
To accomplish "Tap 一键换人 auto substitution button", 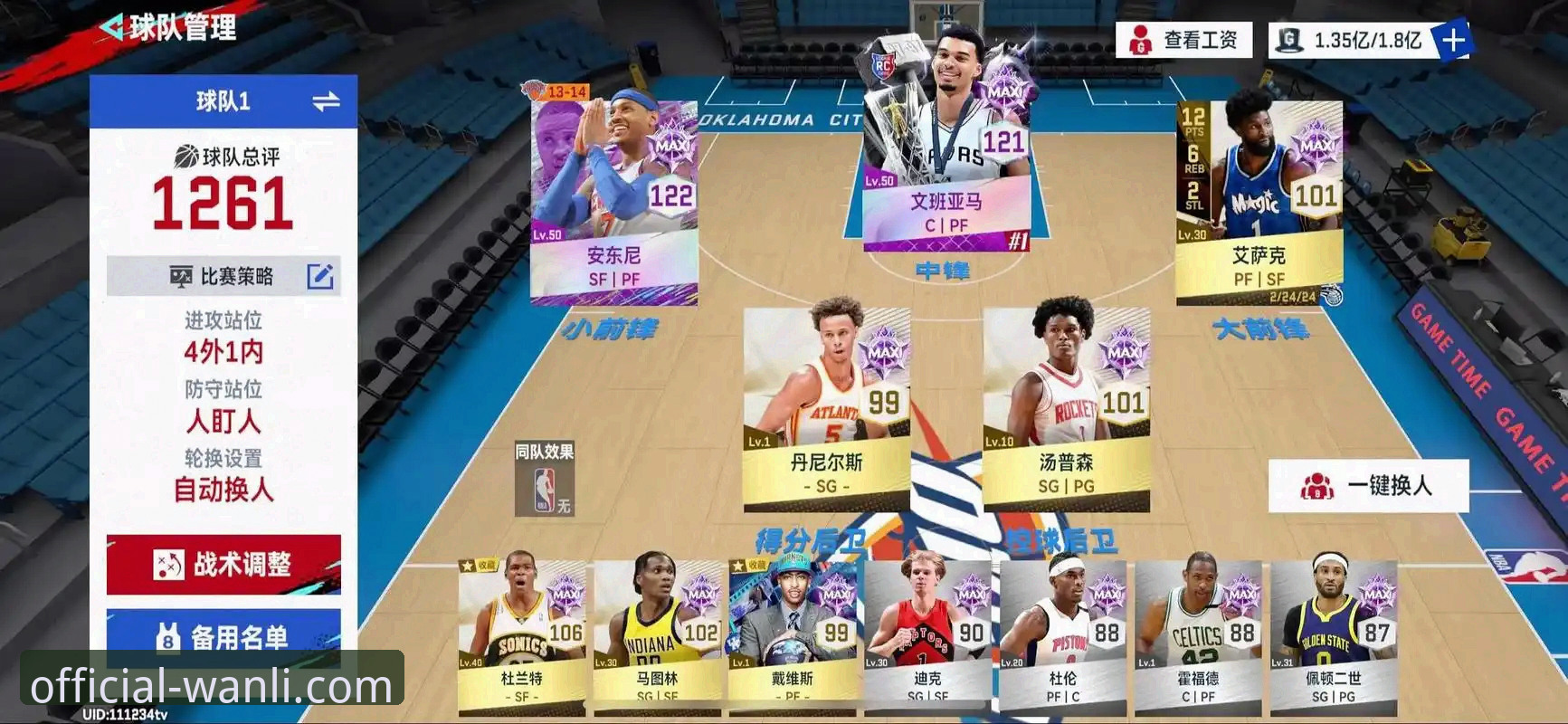I will click(x=1368, y=486).
